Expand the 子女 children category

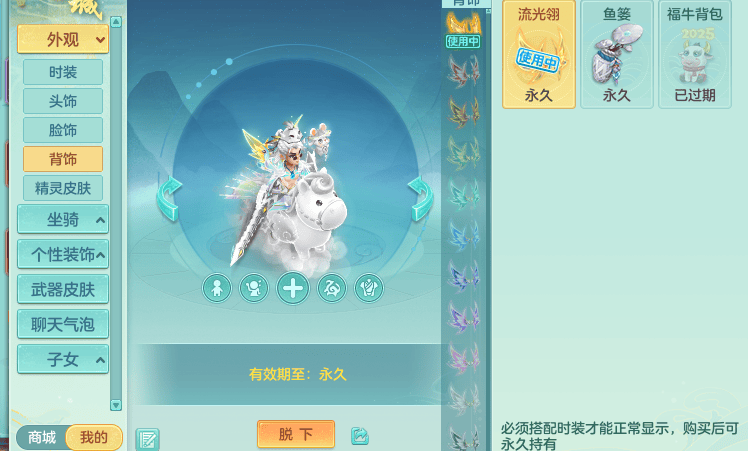[63, 359]
